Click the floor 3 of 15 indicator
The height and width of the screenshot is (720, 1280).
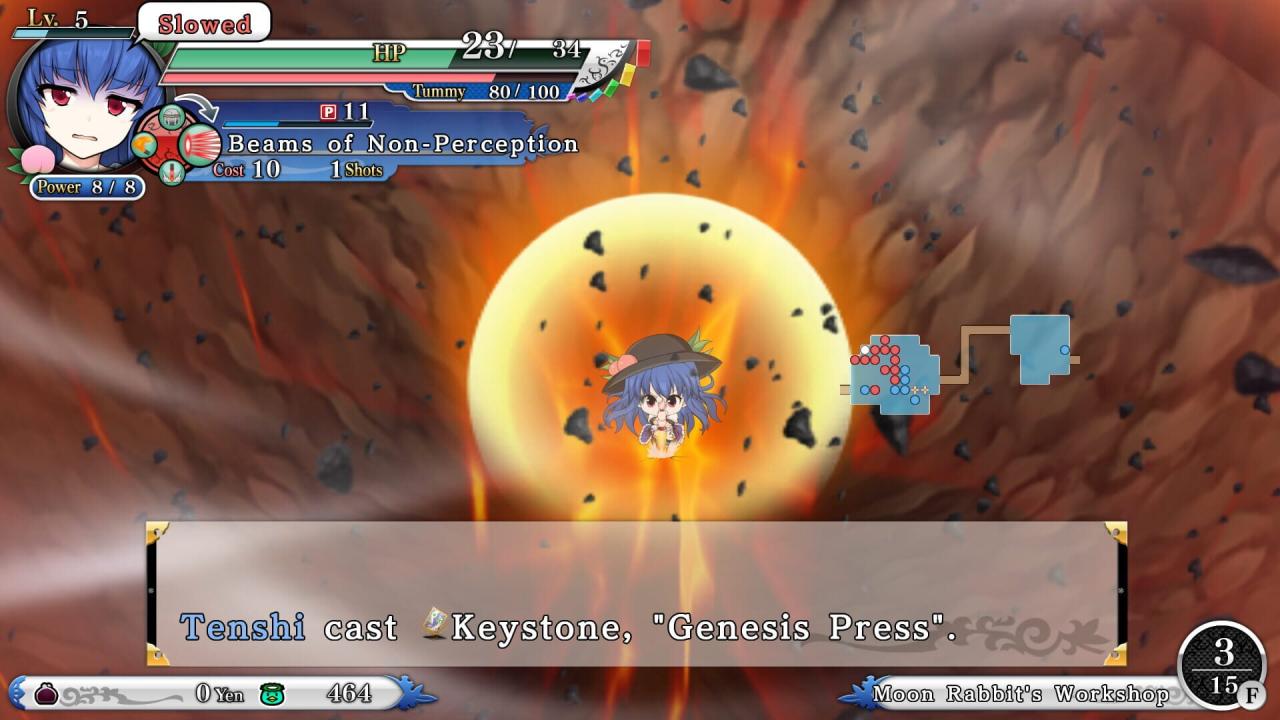[1223, 667]
